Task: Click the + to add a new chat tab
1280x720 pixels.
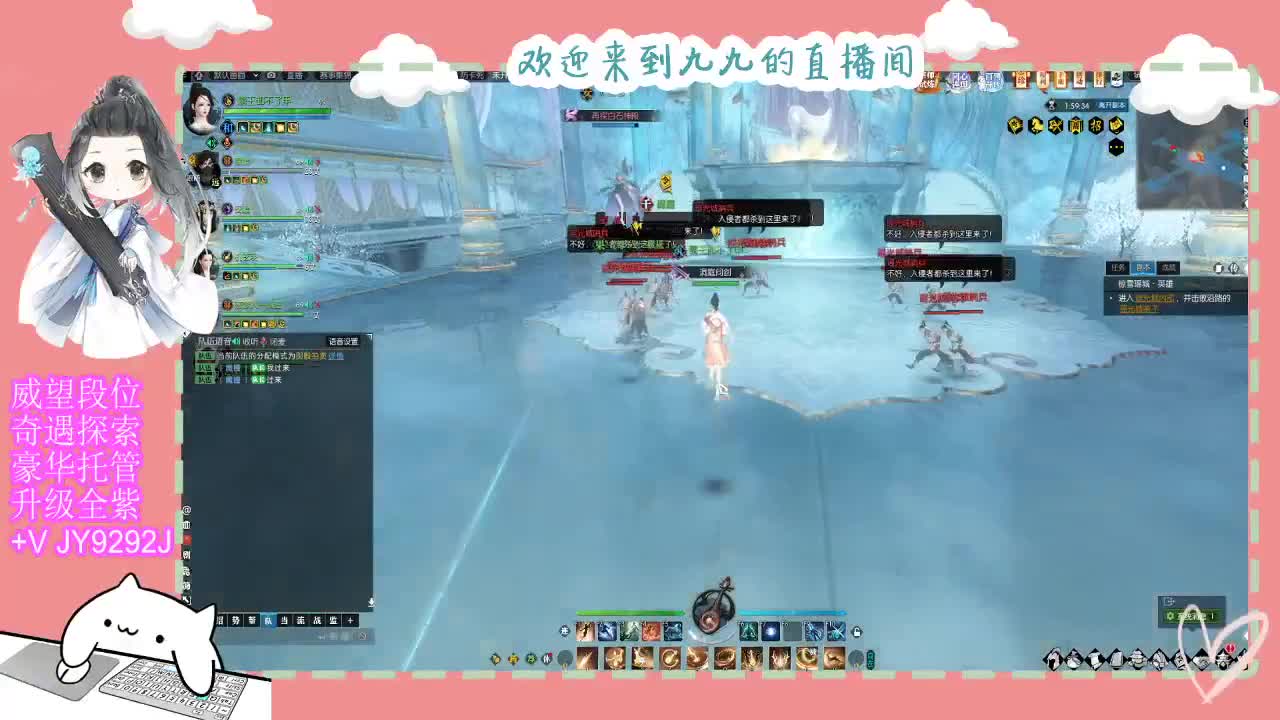Action: [348, 620]
